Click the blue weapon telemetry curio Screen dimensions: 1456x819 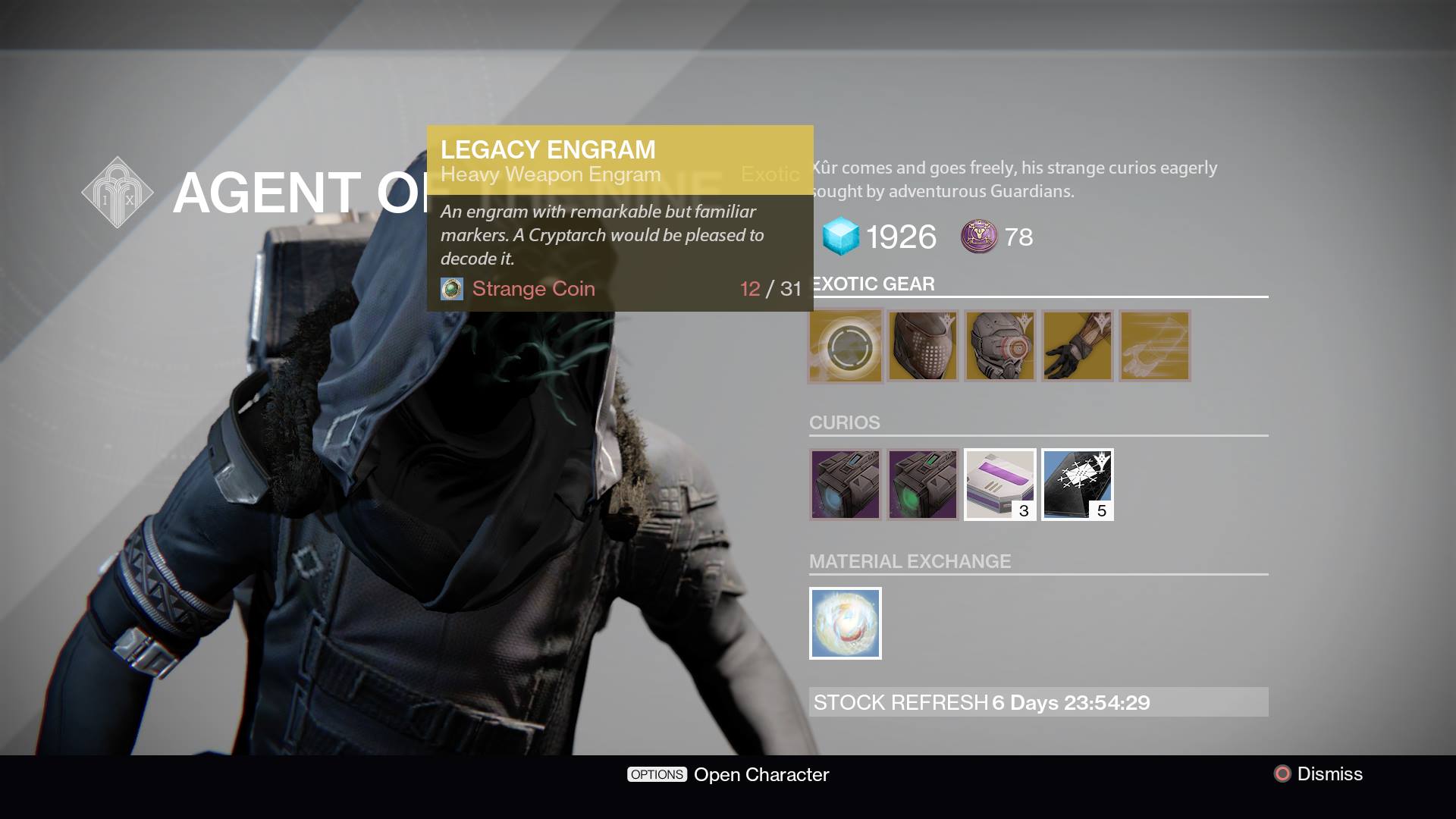(844, 485)
